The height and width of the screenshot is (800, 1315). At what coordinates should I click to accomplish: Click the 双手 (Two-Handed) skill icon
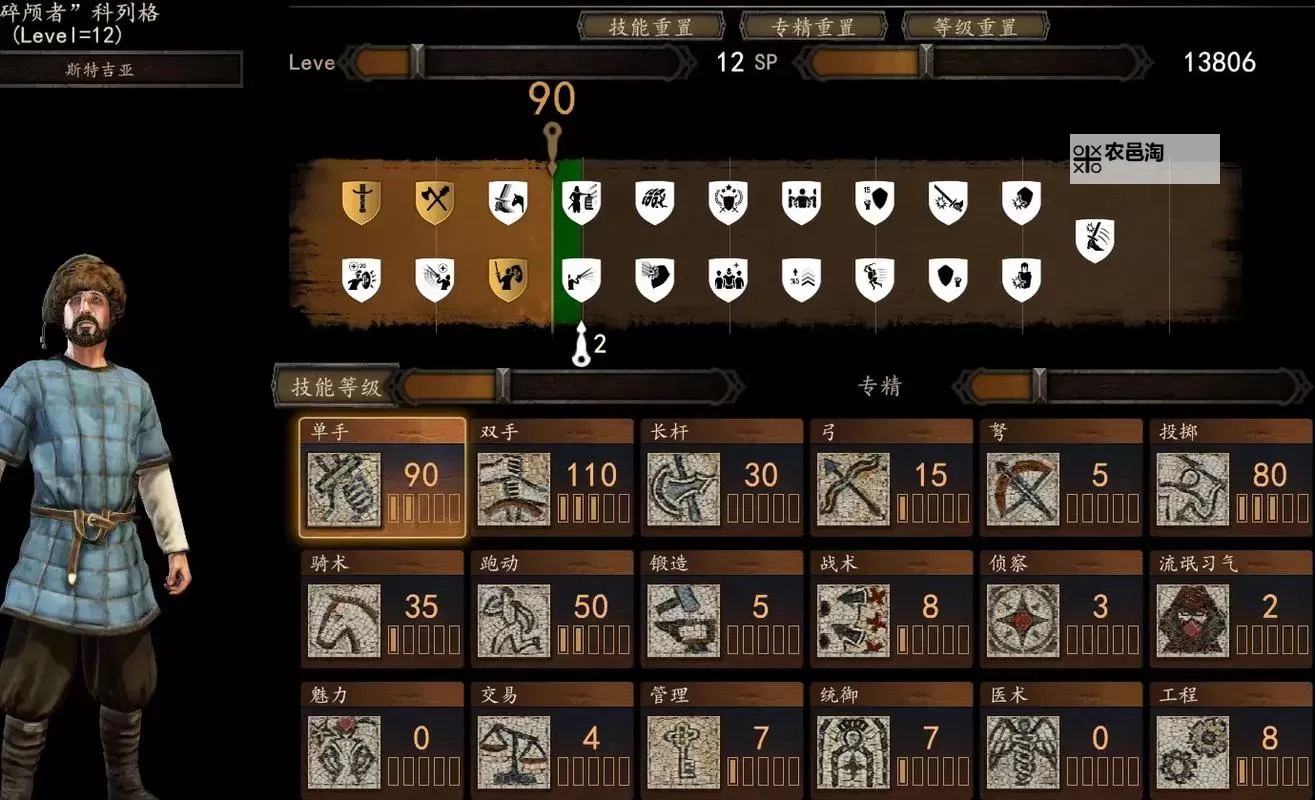pyautogui.click(x=516, y=489)
